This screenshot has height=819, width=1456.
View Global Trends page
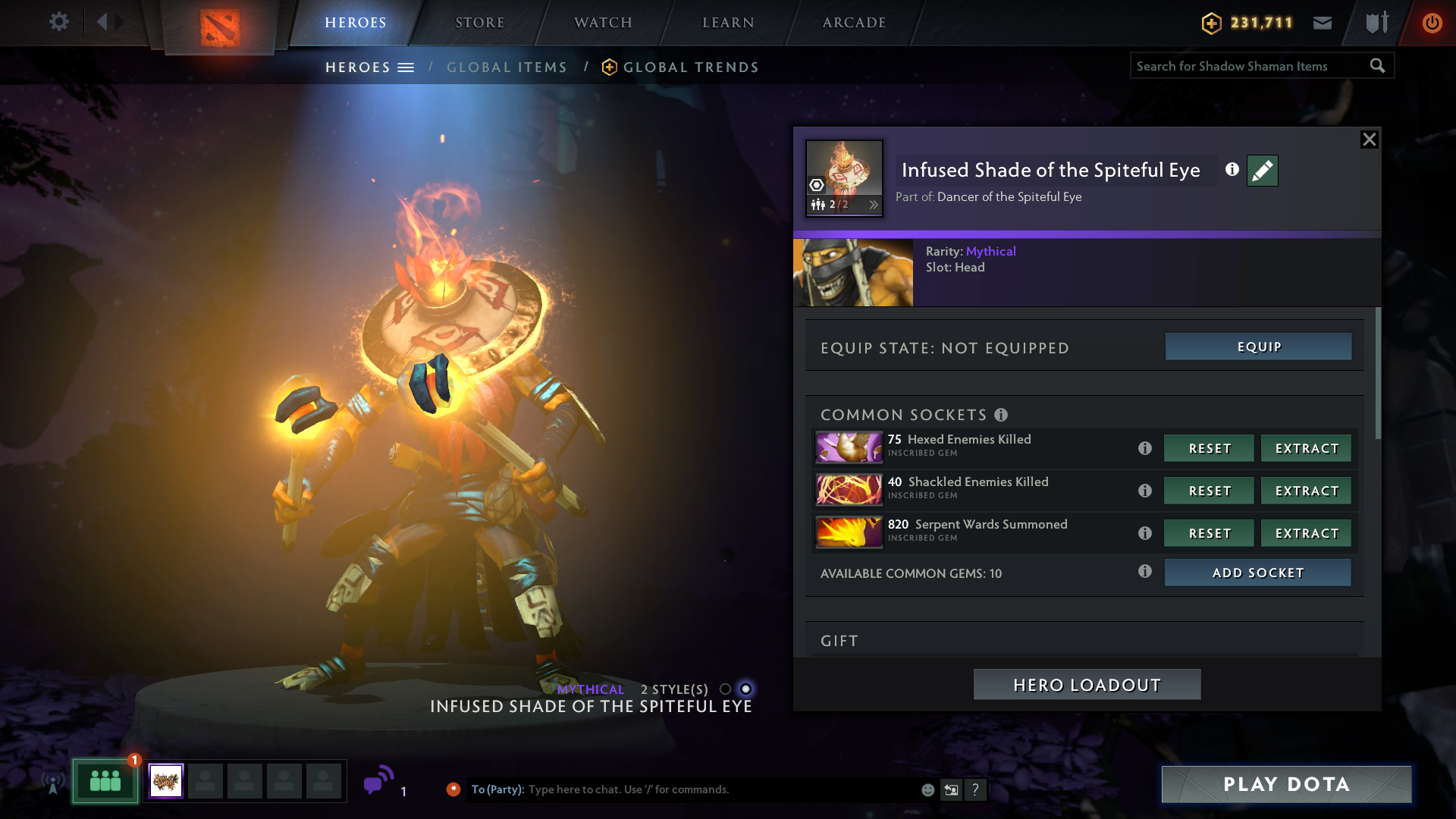pos(690,67)
